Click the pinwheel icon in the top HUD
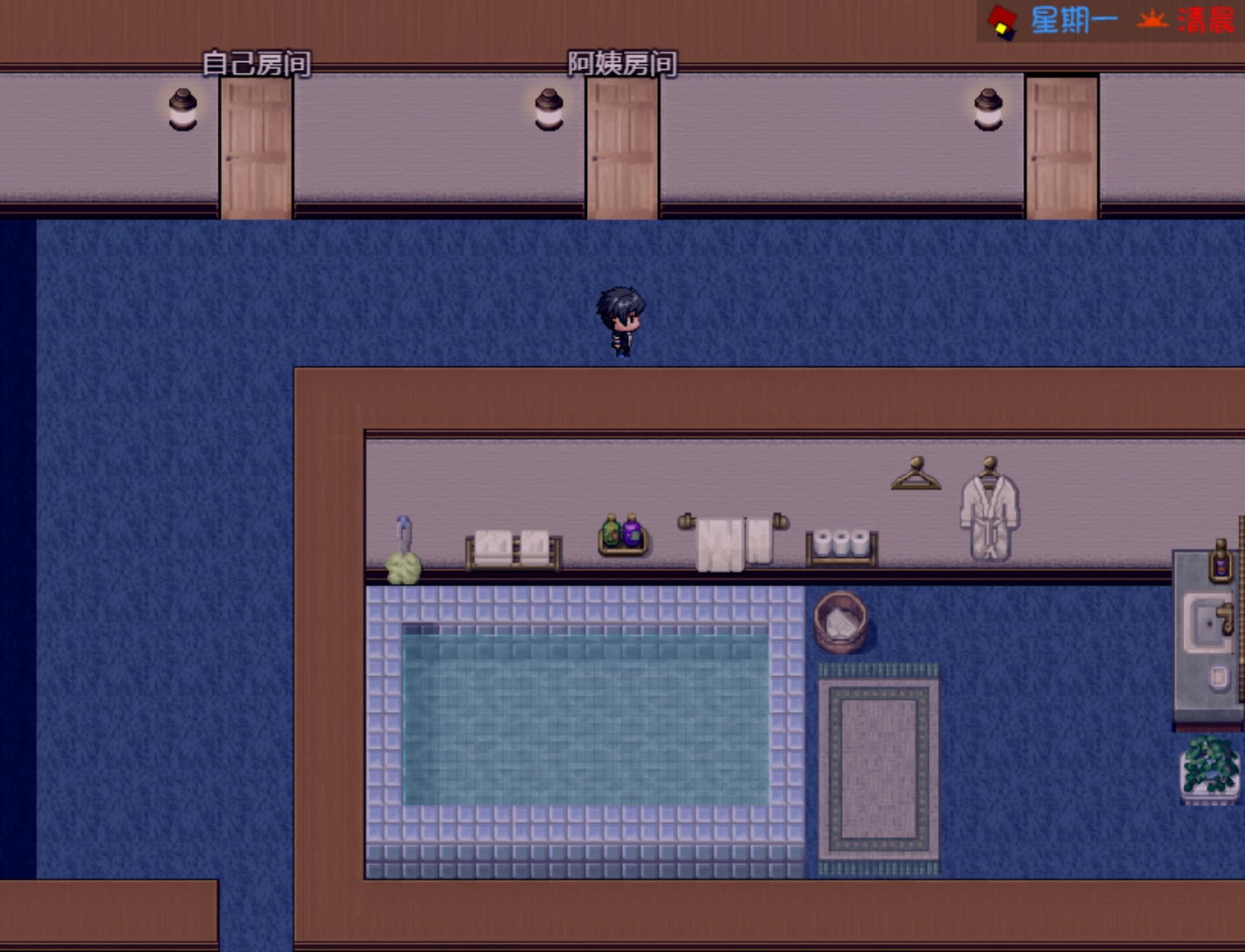 pos(1000,18)
